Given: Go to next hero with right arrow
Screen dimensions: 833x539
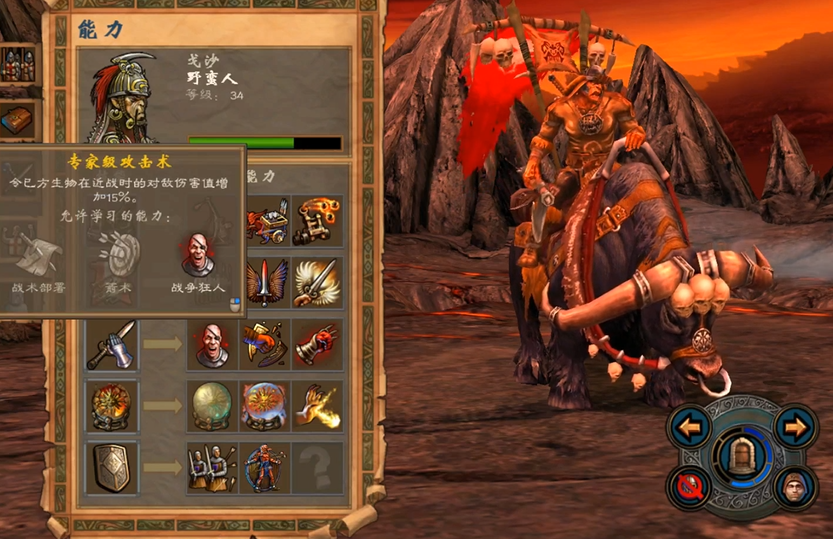Looking at the screenshot, I should point(795,428).
